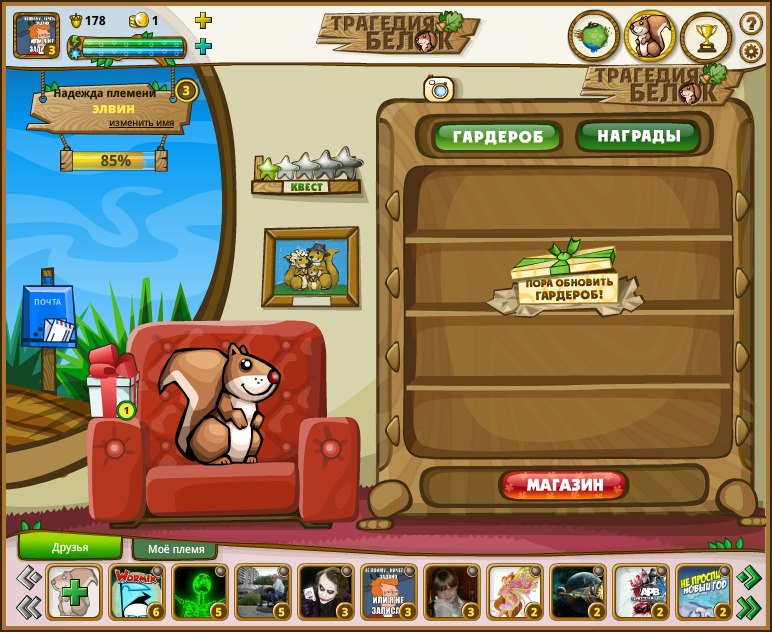
Task: Open the Награды tab
Action: pyautogui.click(x=637, y=135)
